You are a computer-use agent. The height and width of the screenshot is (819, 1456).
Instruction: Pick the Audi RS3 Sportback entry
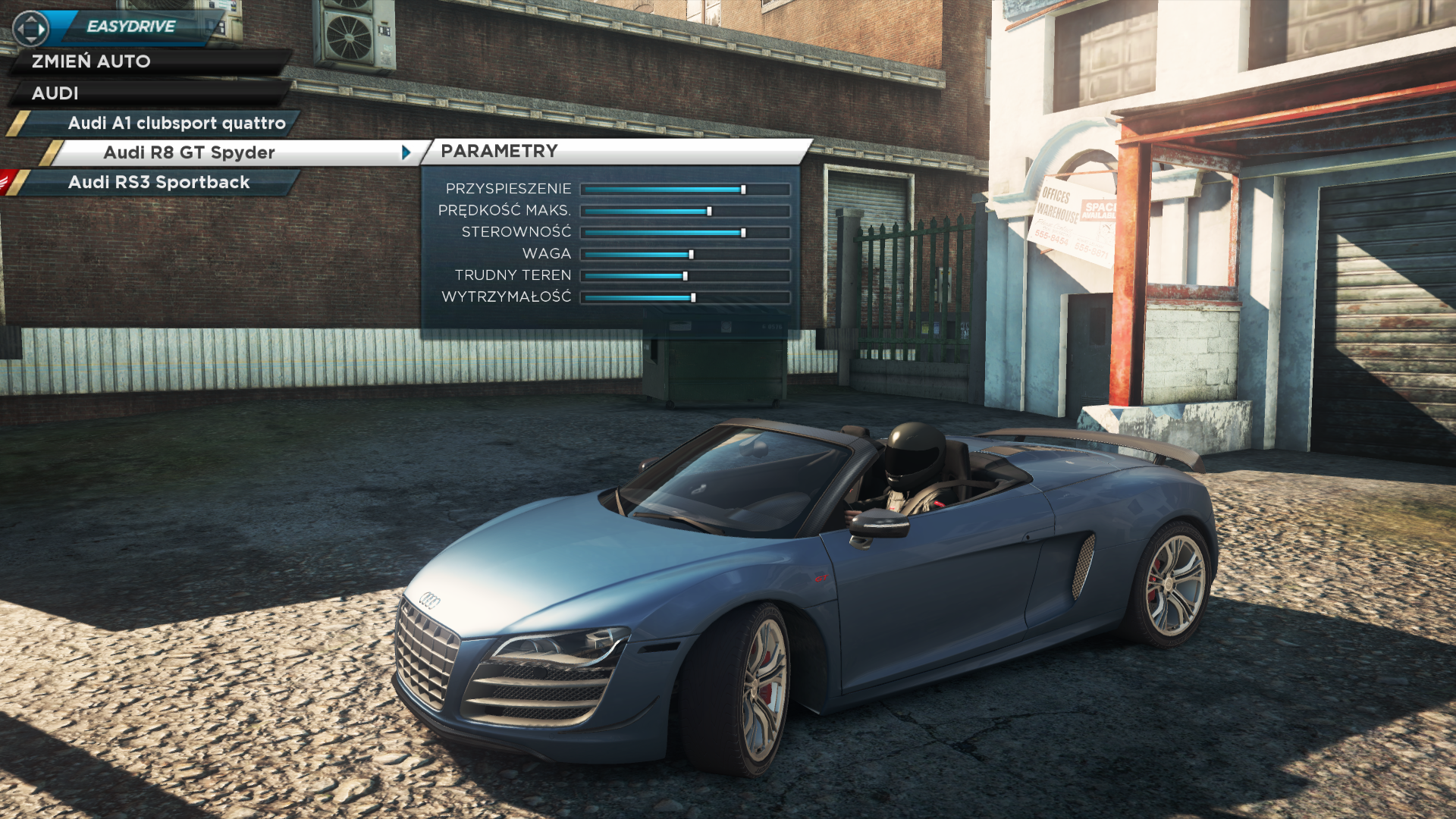[x=158, y=182]
